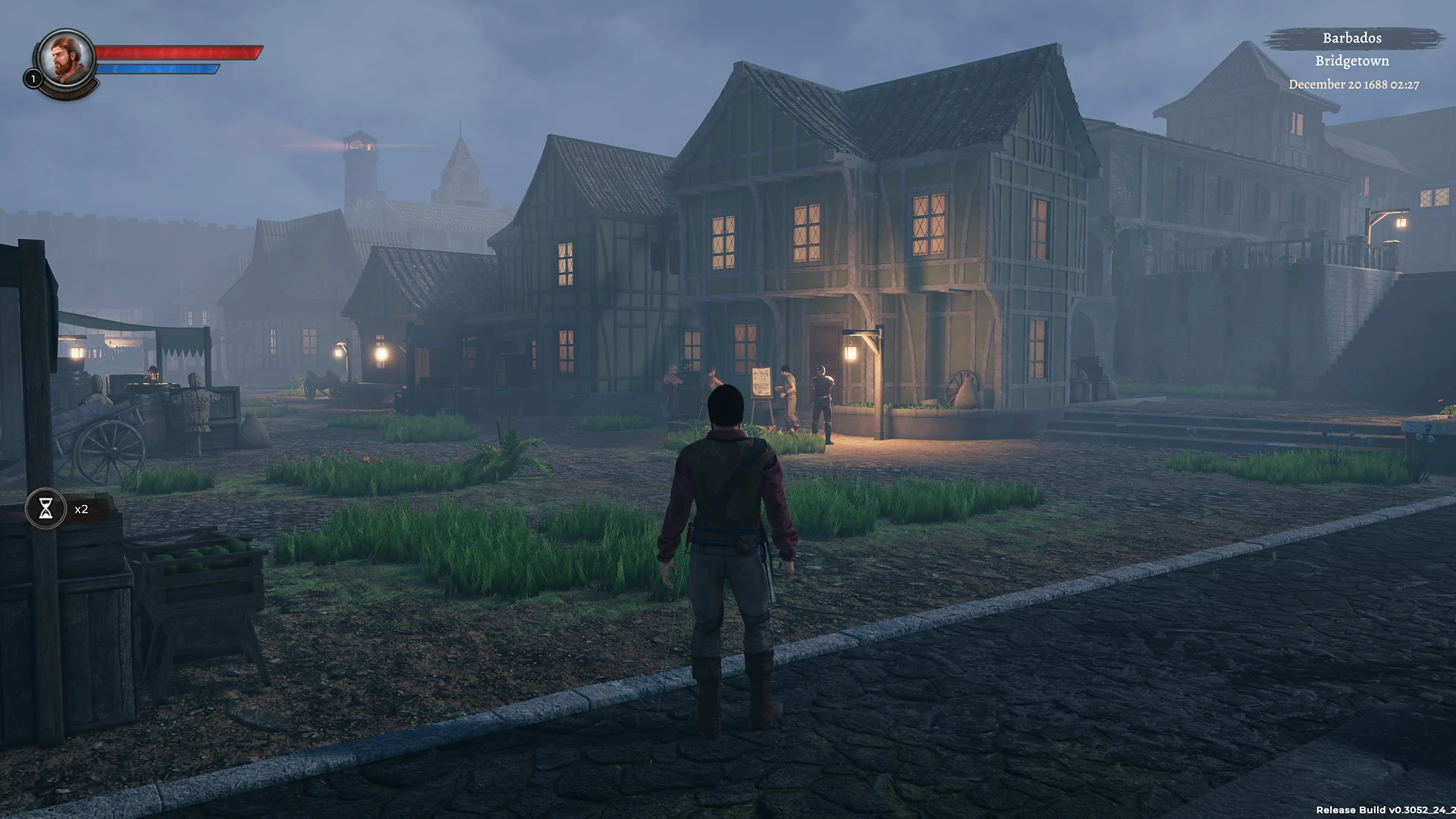The height and width of the screenshot is (819, 1456).
Task: Click the level 1 badge on the portrait
Action: [x=33, y=79]
